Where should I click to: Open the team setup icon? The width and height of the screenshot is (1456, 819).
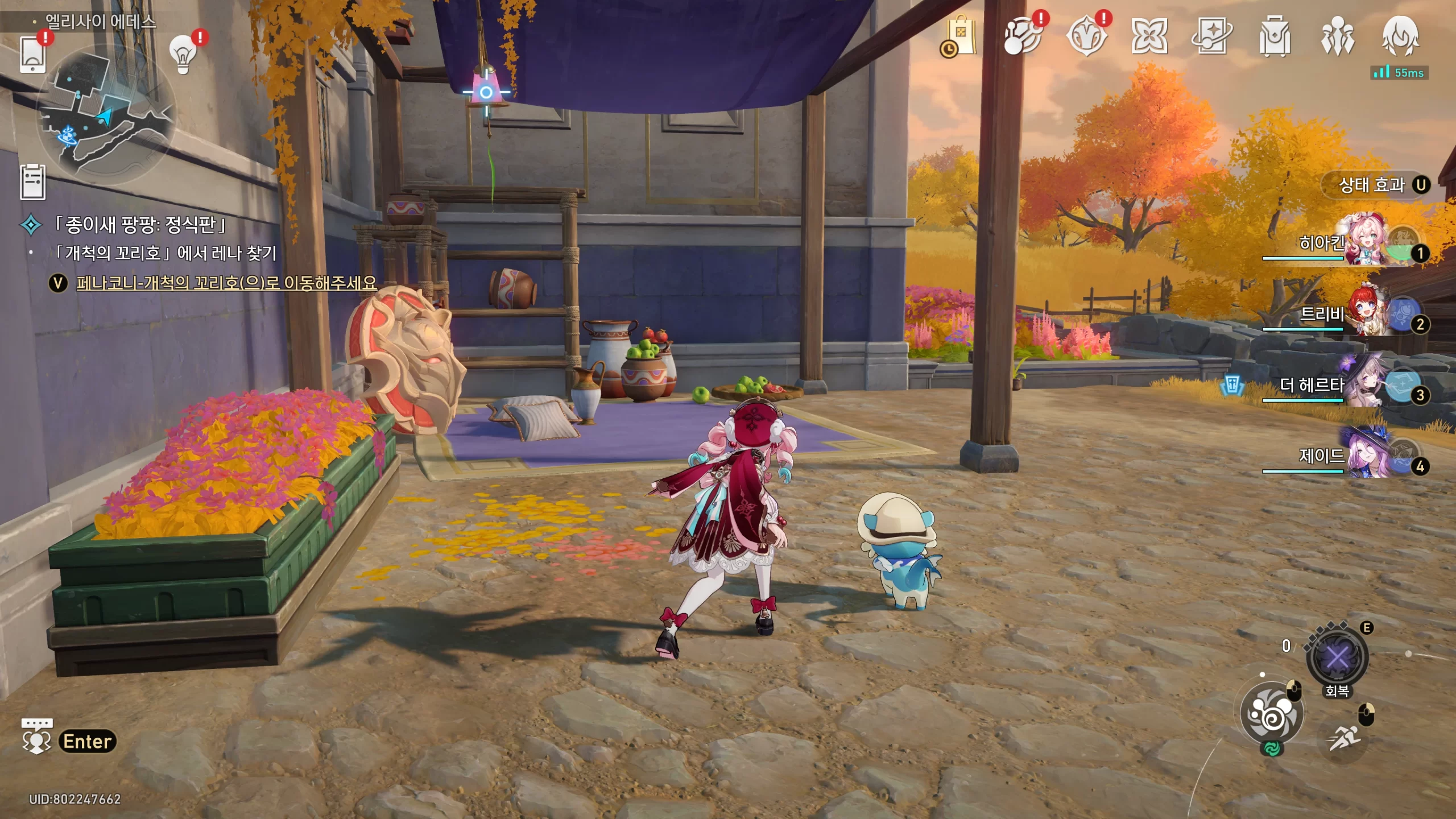point(1337,36)
